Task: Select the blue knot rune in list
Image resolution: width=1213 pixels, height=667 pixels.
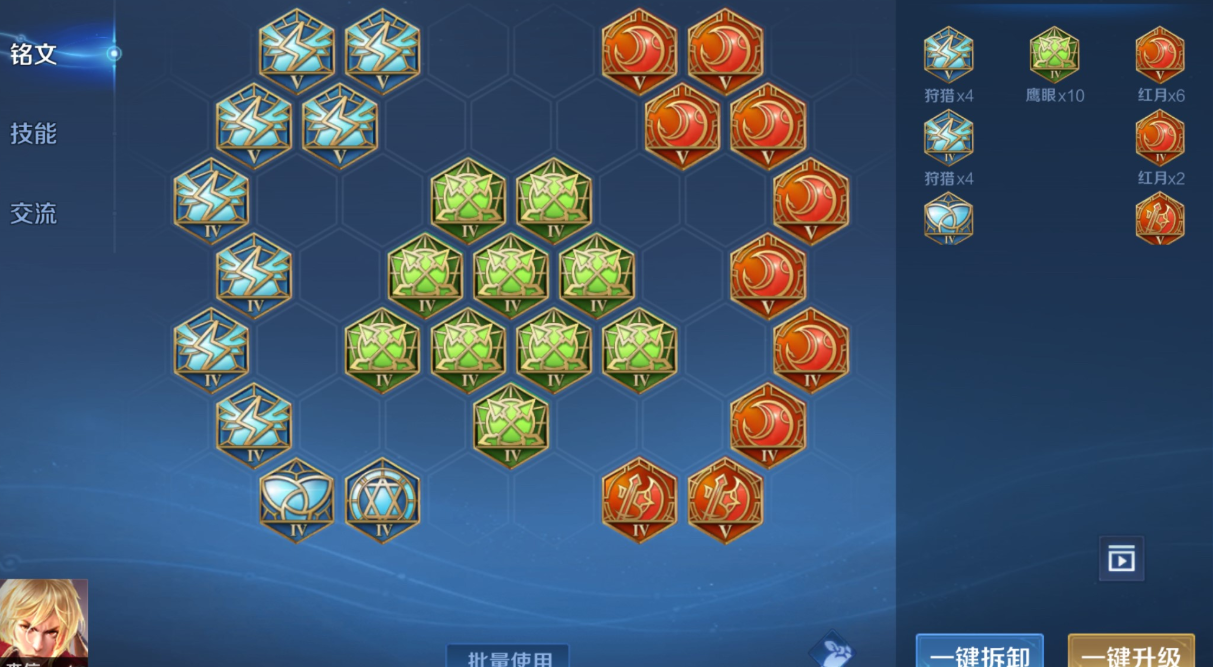Action: click(x=948, y=219)
